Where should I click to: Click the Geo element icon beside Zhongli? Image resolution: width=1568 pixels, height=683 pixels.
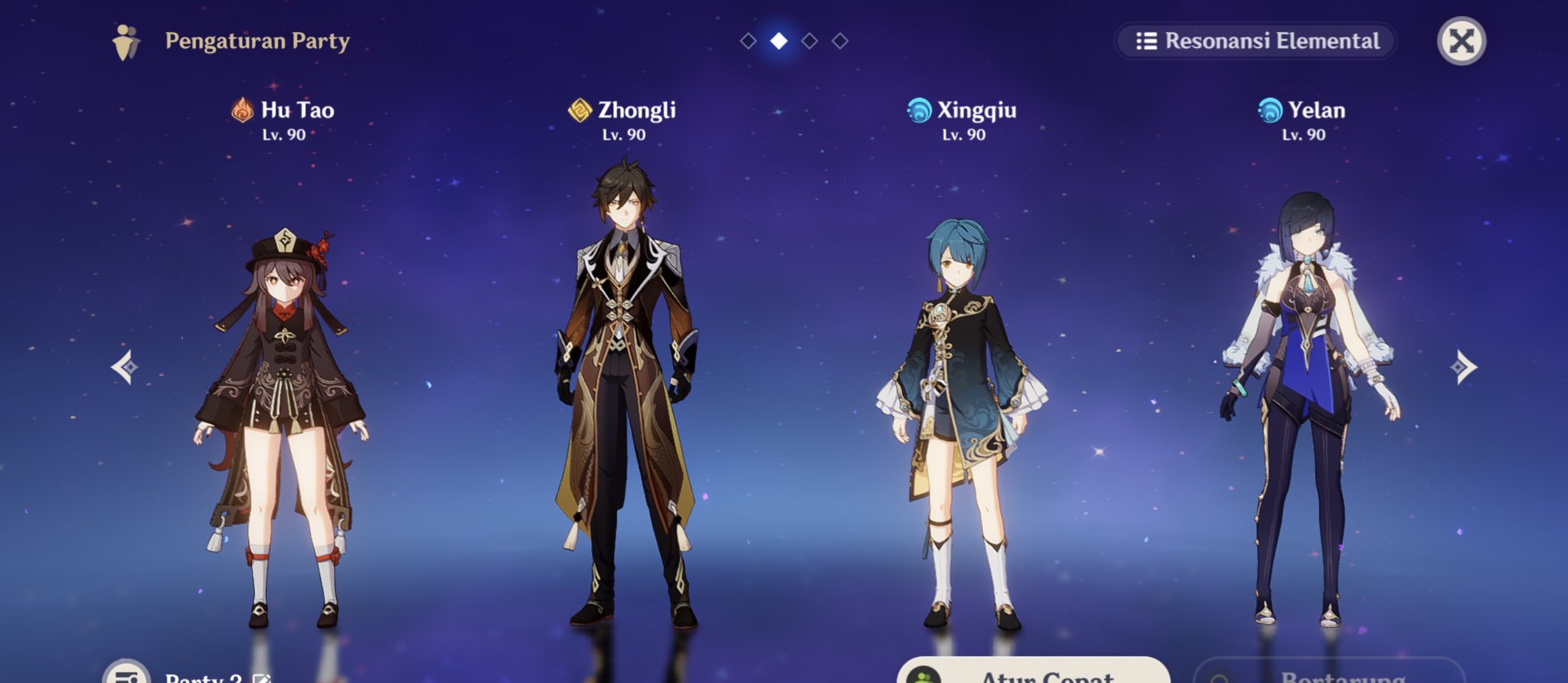coord(580,109)
